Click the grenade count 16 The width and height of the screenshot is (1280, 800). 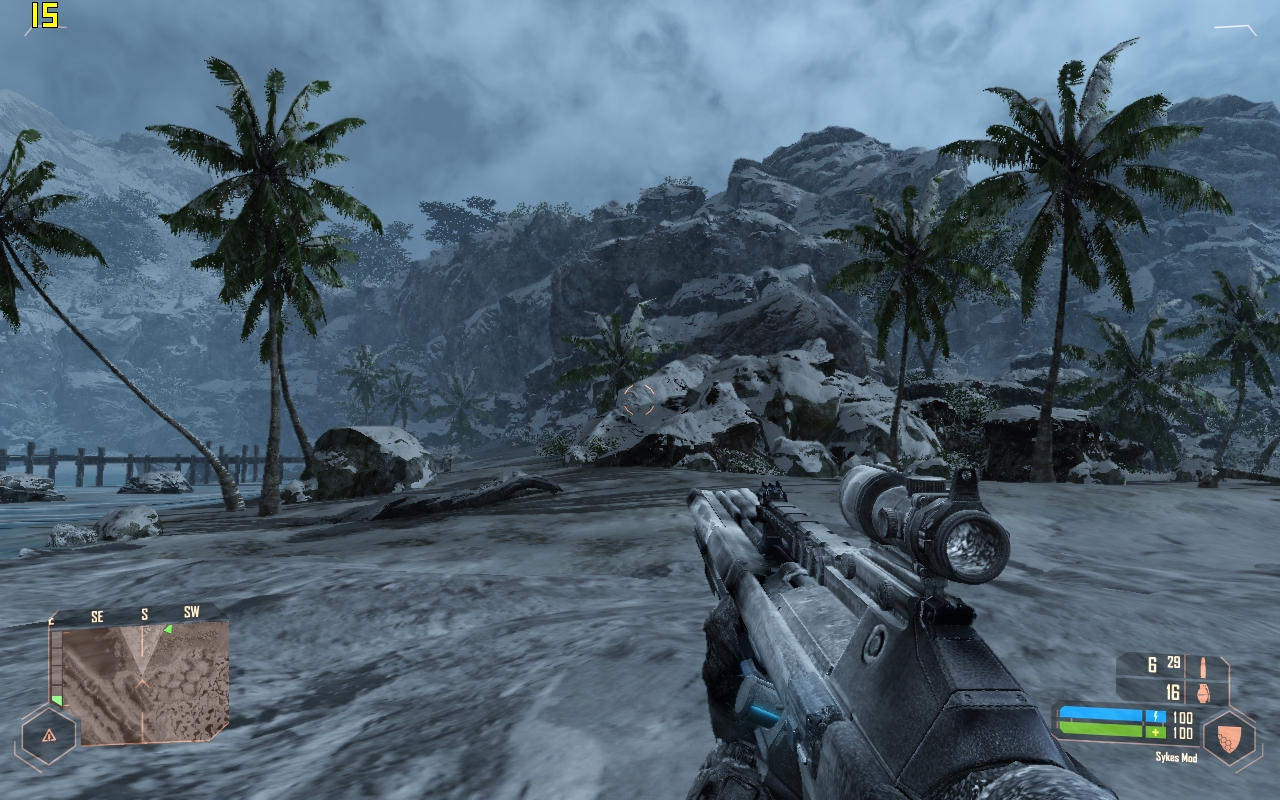1171,692
